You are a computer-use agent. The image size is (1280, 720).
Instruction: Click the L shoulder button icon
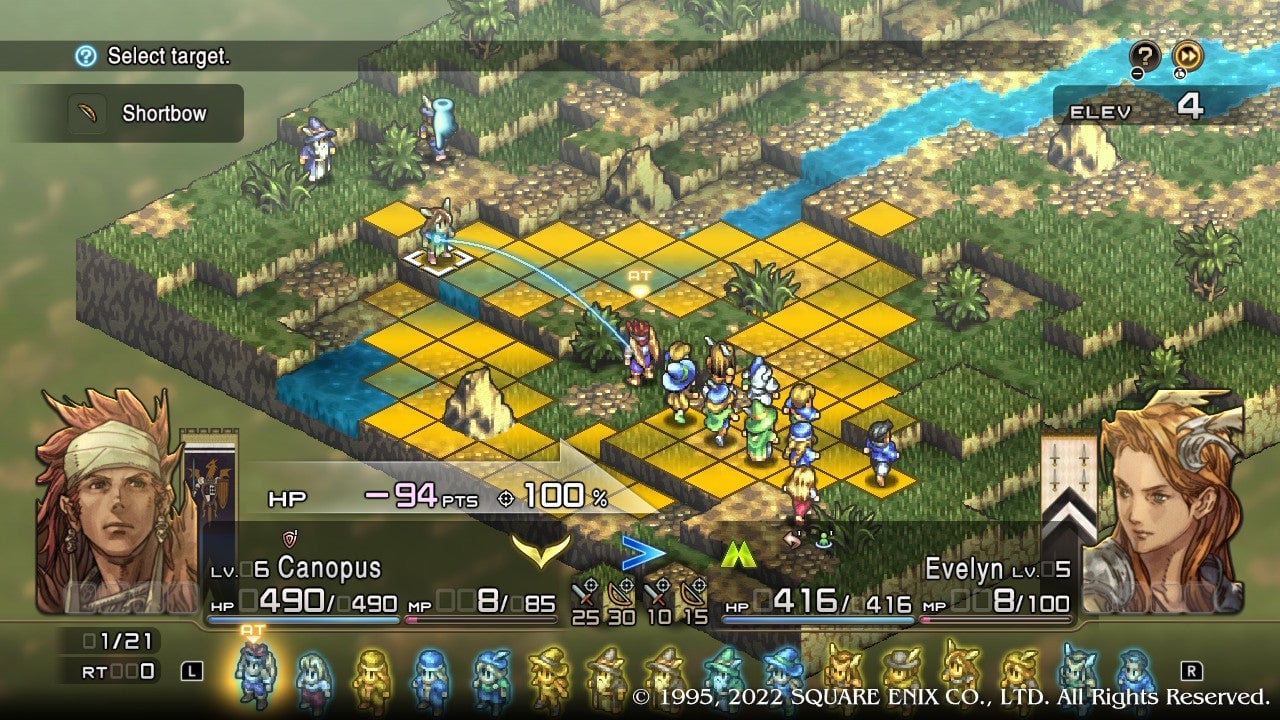(191, 671)
